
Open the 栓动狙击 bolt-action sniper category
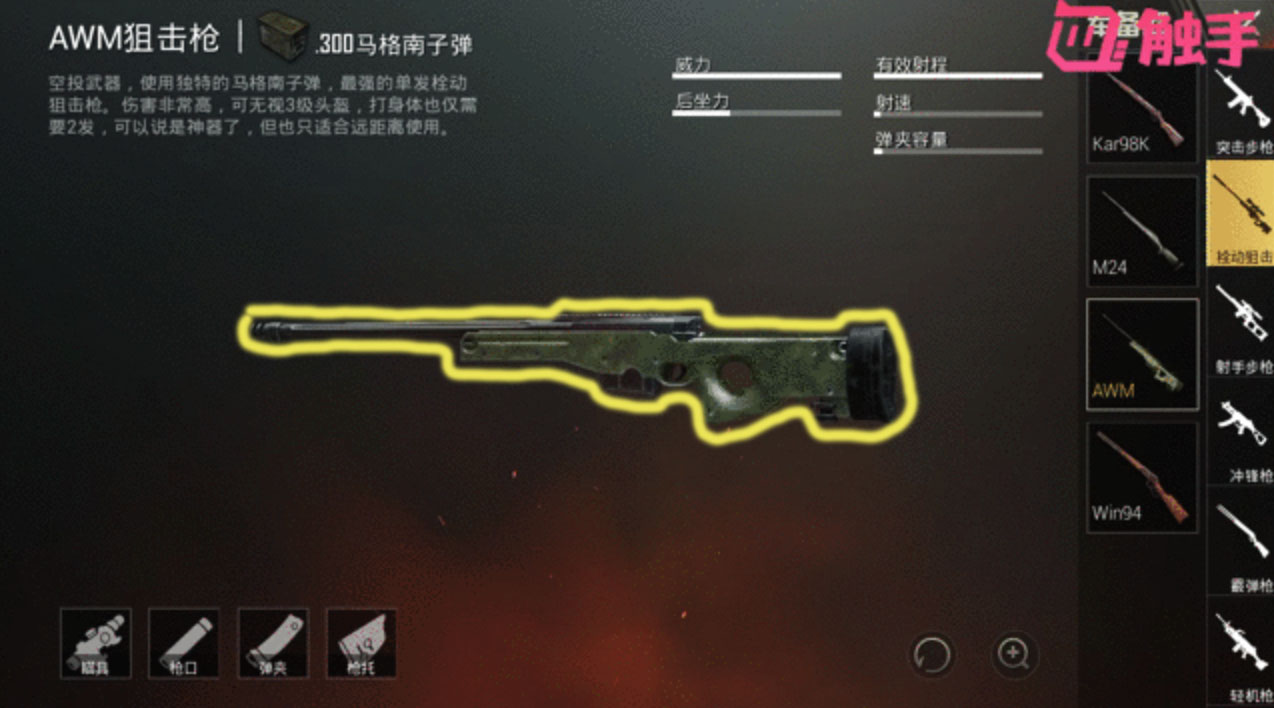(x=1241, y=215)
